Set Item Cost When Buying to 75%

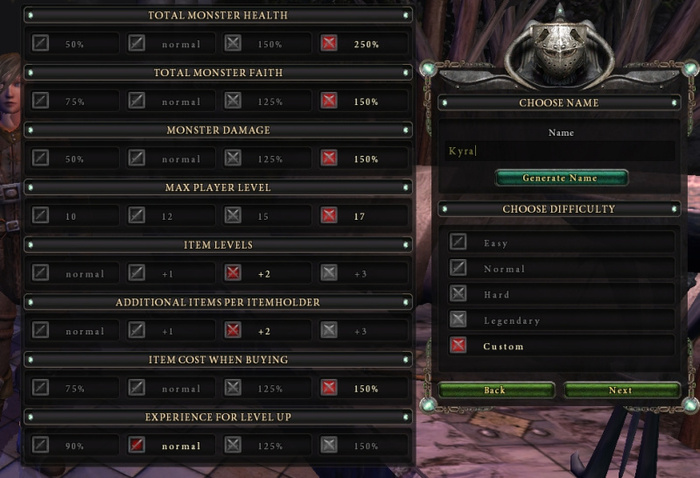click(40, 387)
